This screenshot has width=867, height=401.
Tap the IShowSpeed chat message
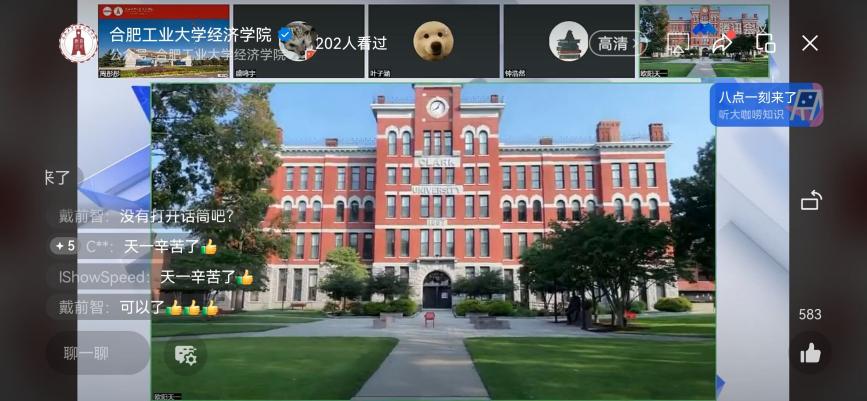click(156, 277)
